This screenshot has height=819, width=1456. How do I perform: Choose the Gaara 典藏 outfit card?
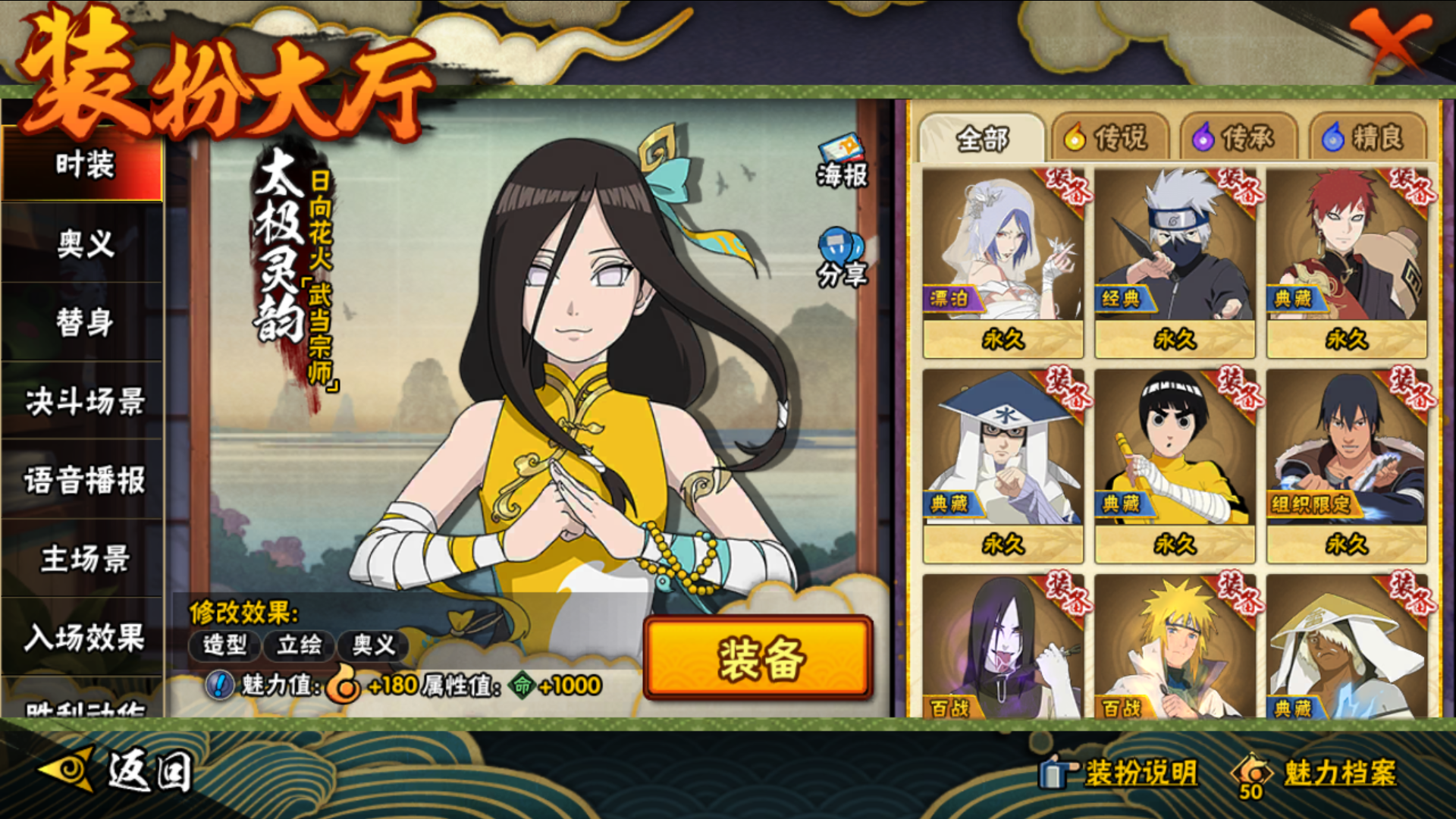1347,262
